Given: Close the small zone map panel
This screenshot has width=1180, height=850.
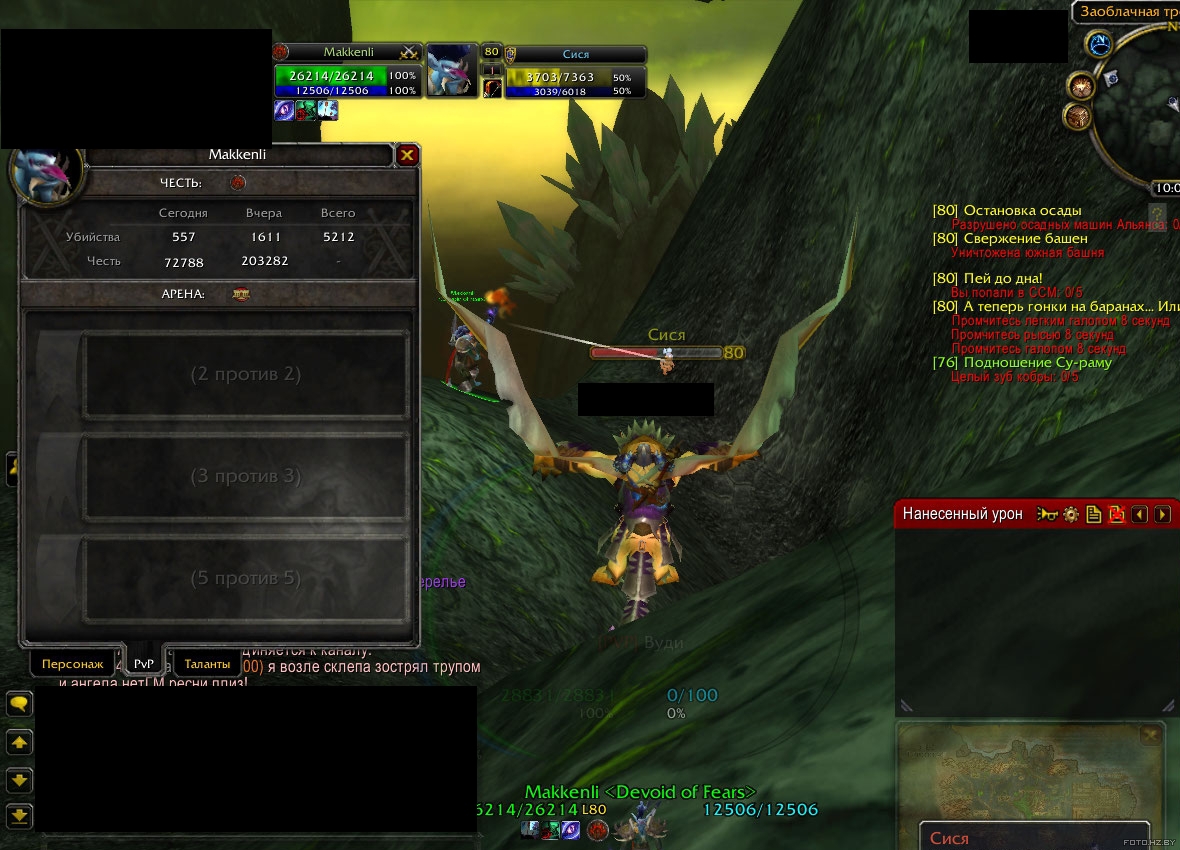Looking at the screenshot, I should (1152, 736).
